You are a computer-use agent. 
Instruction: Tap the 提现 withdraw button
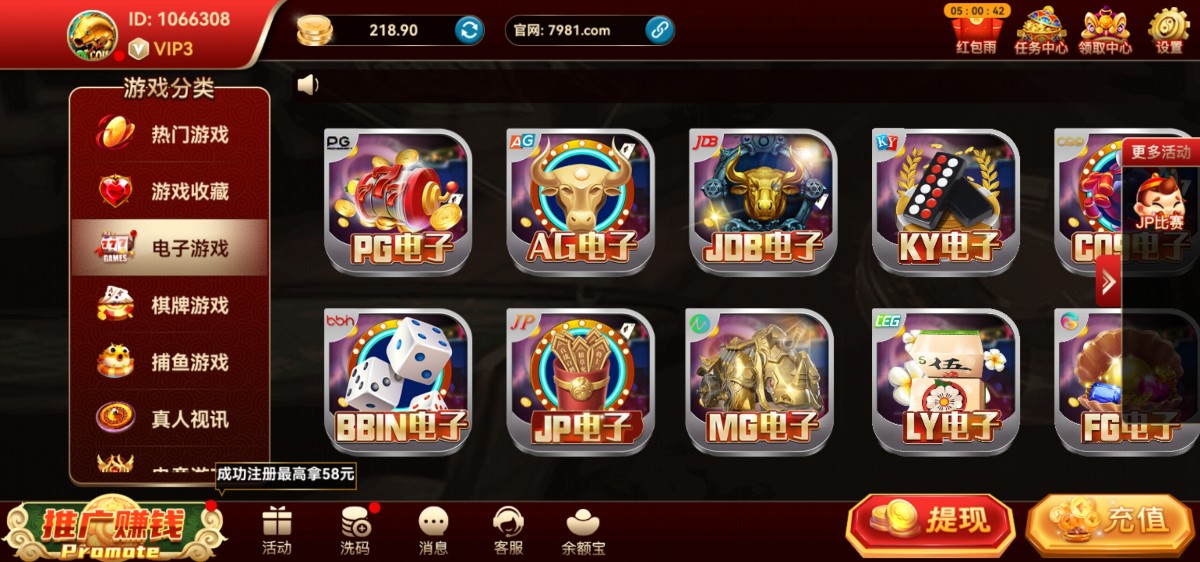930,521
